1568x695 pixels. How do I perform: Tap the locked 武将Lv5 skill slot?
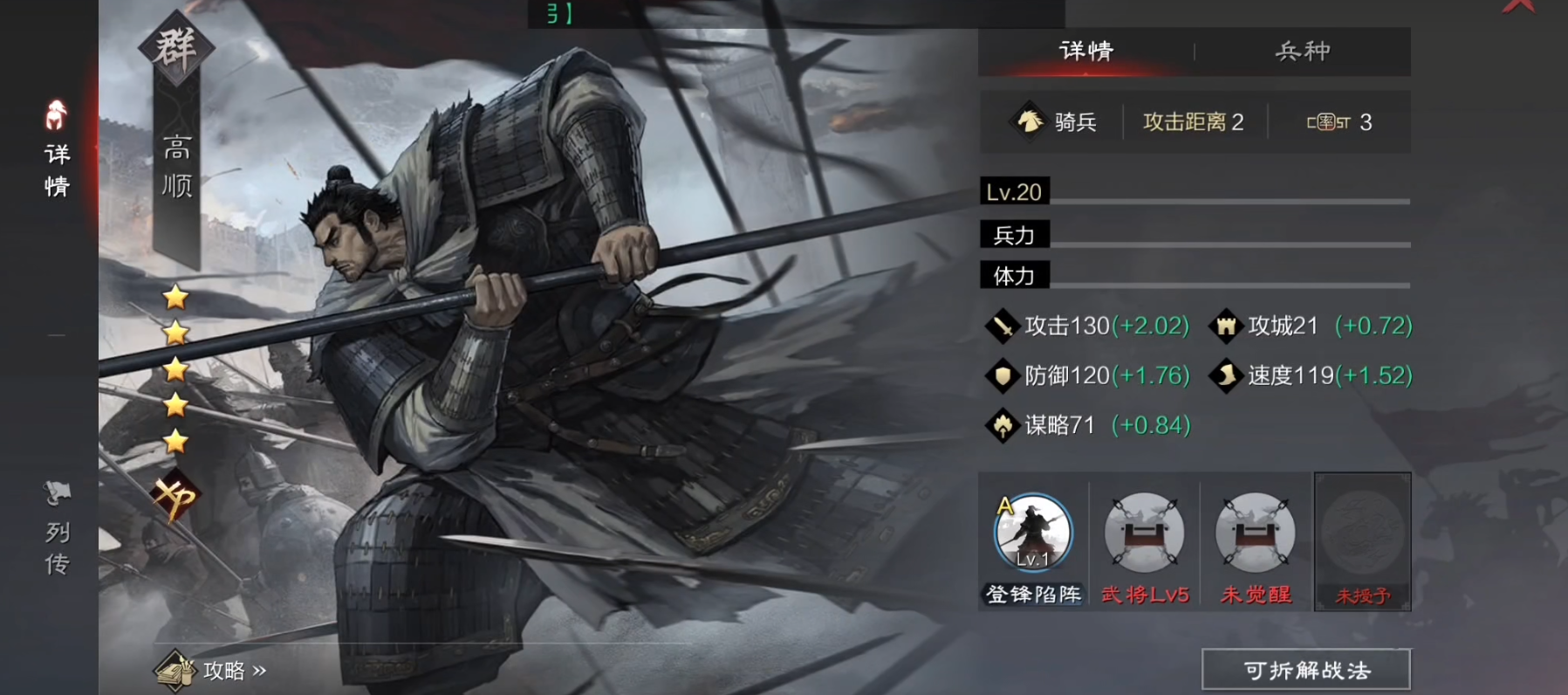pyautogui.click(x=1144, y=534)
